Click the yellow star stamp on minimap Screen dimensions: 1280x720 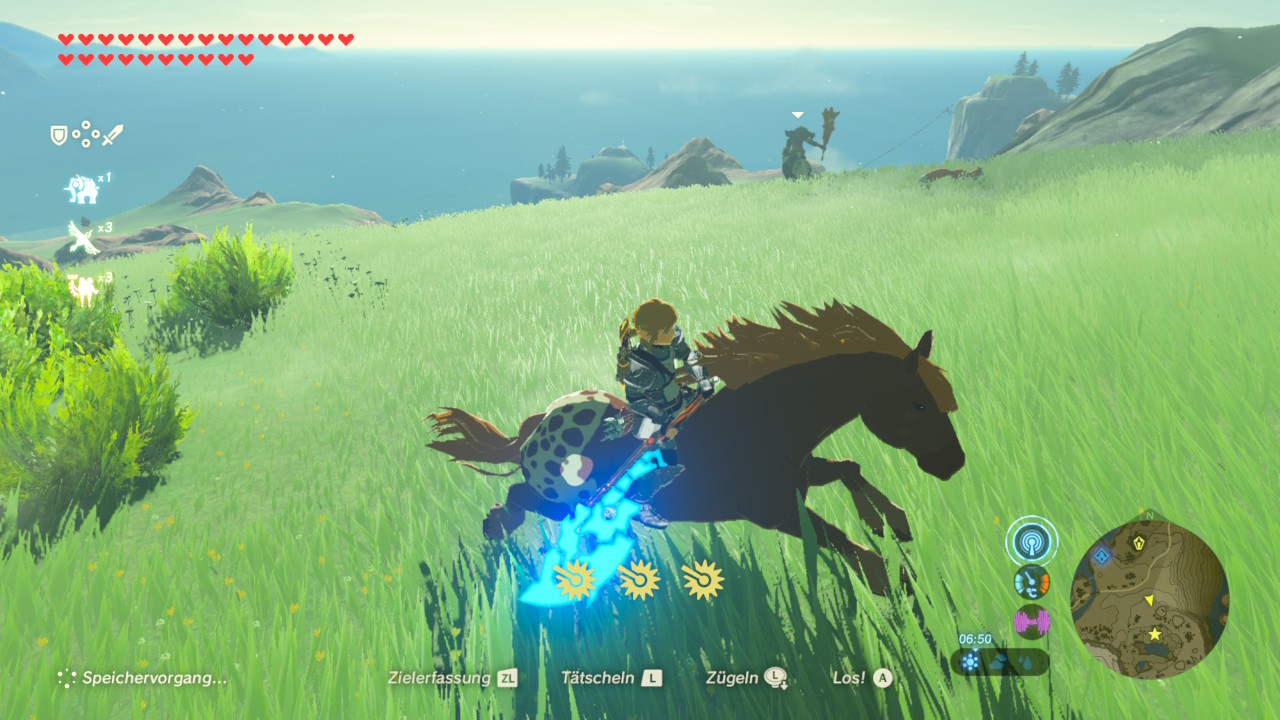tap(1155, 634)
